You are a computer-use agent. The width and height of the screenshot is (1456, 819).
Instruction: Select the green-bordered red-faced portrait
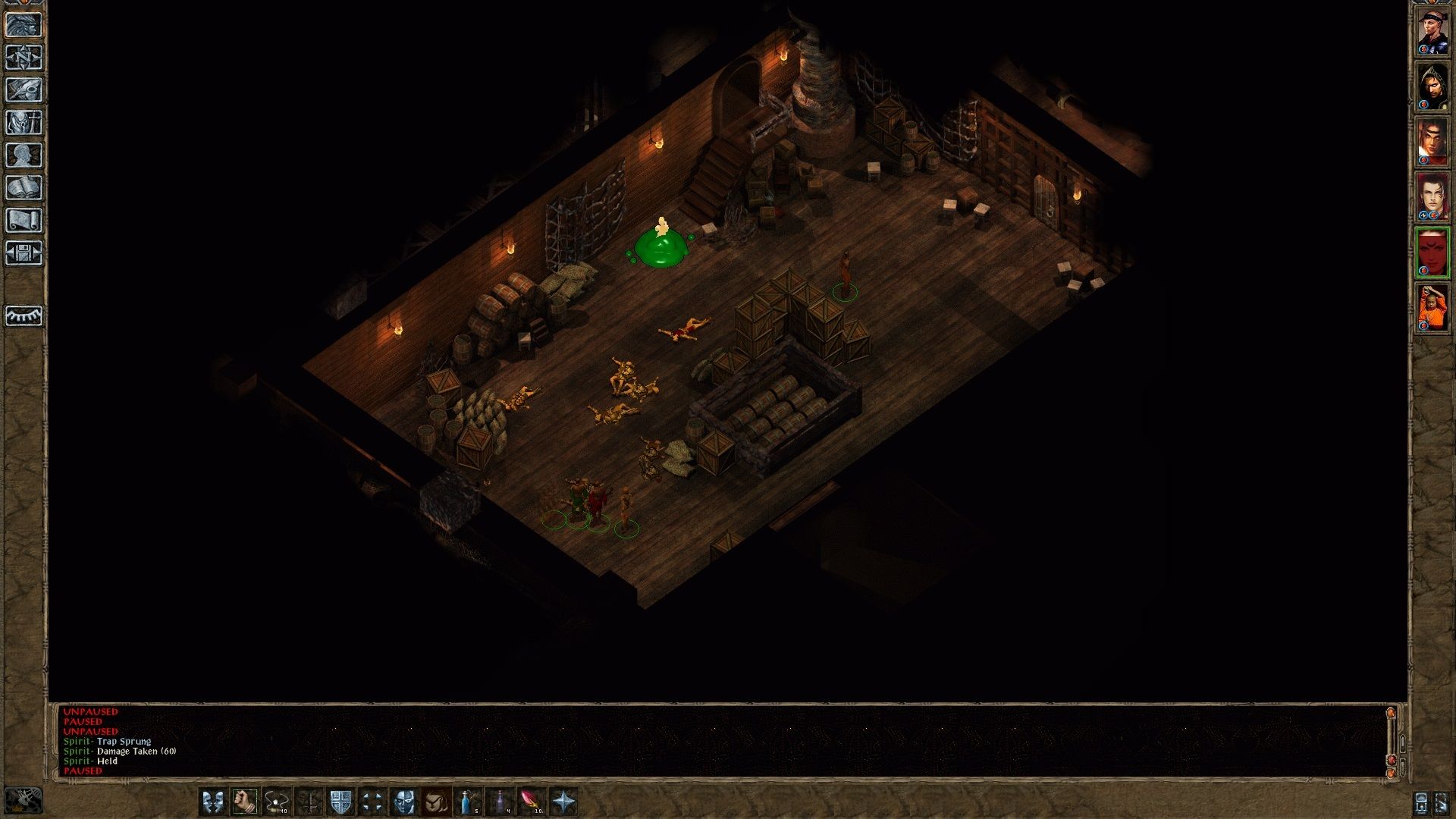coord(1432,253)
